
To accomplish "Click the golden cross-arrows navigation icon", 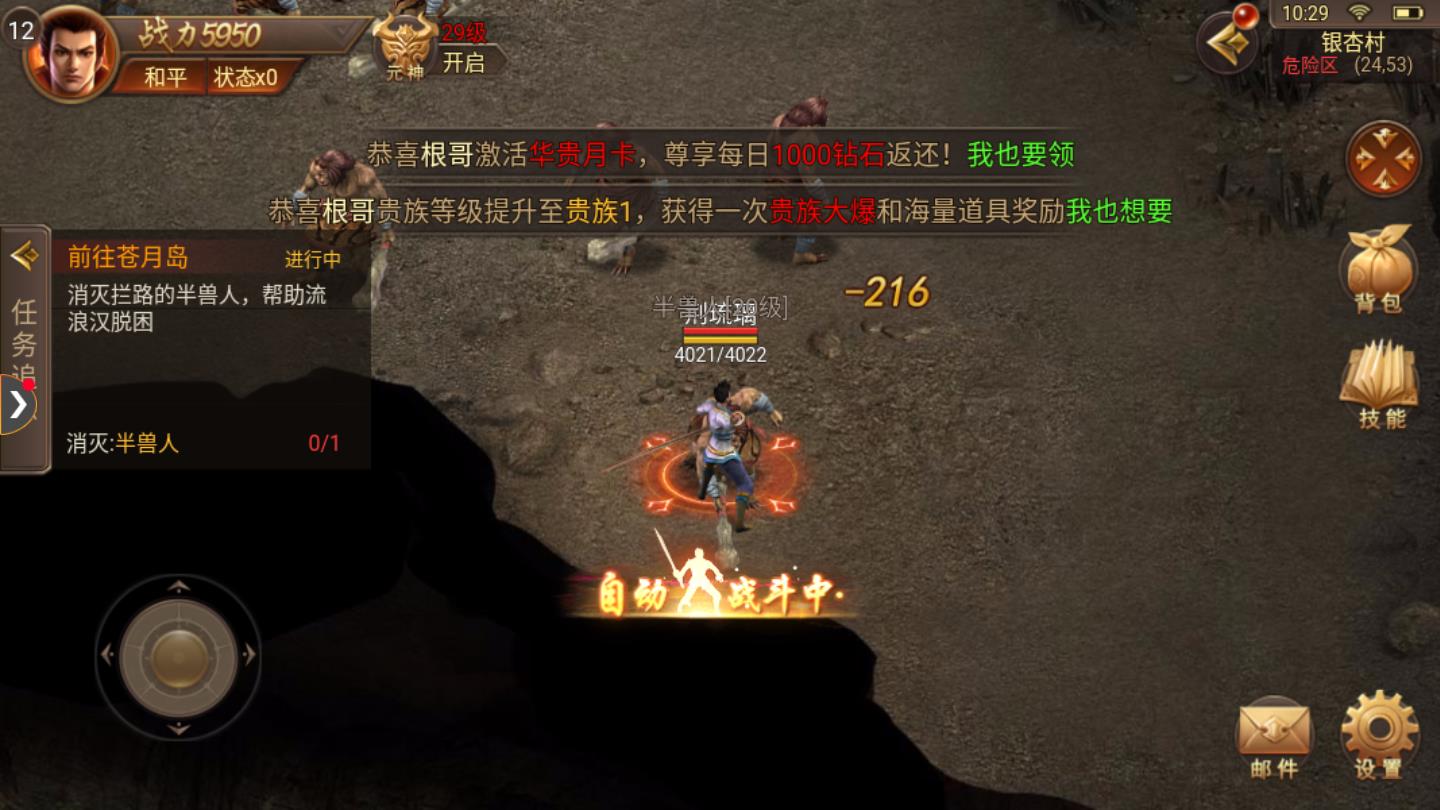I will (1384, 160).
